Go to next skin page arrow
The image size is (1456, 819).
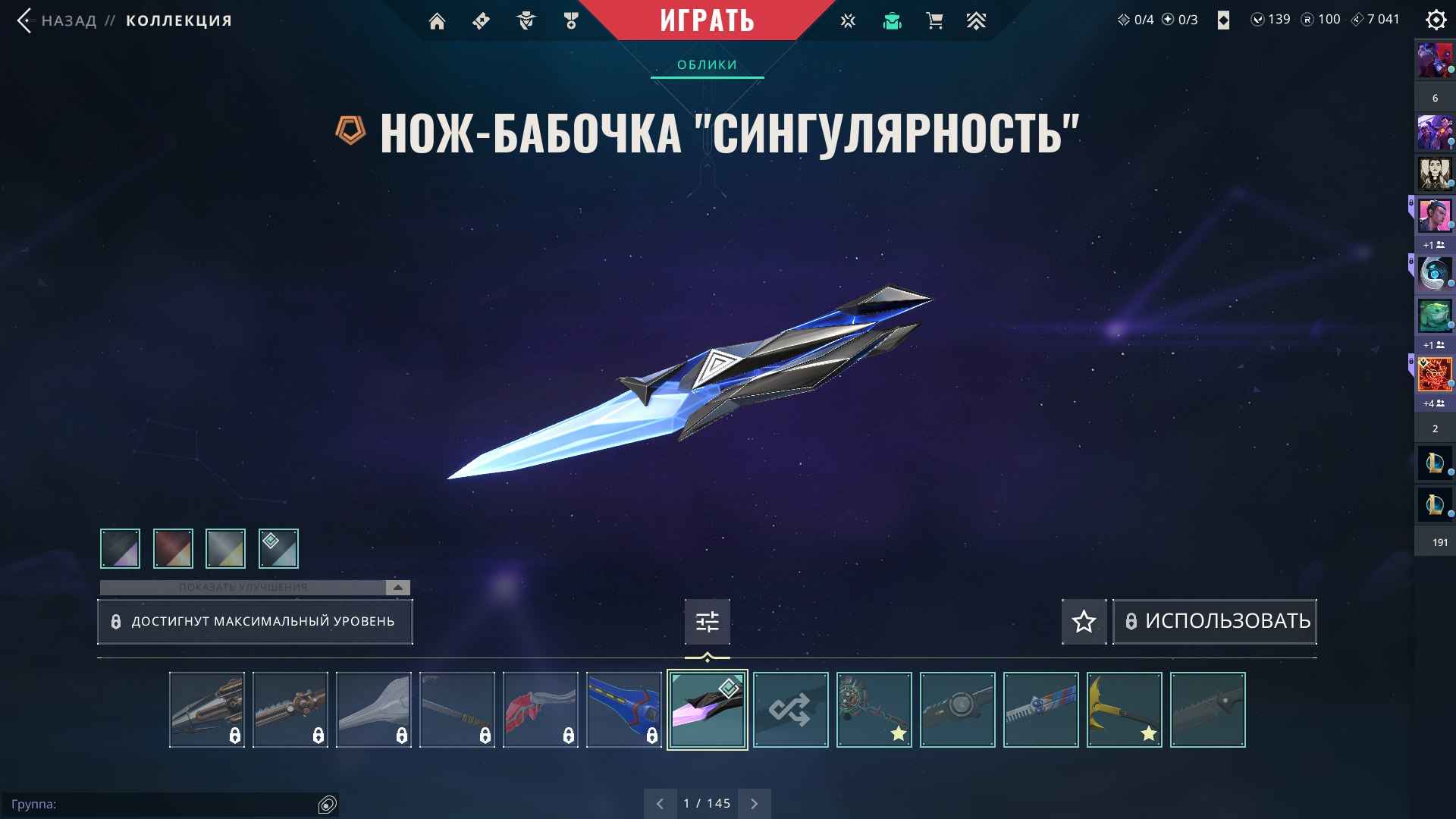pos(754,803)
